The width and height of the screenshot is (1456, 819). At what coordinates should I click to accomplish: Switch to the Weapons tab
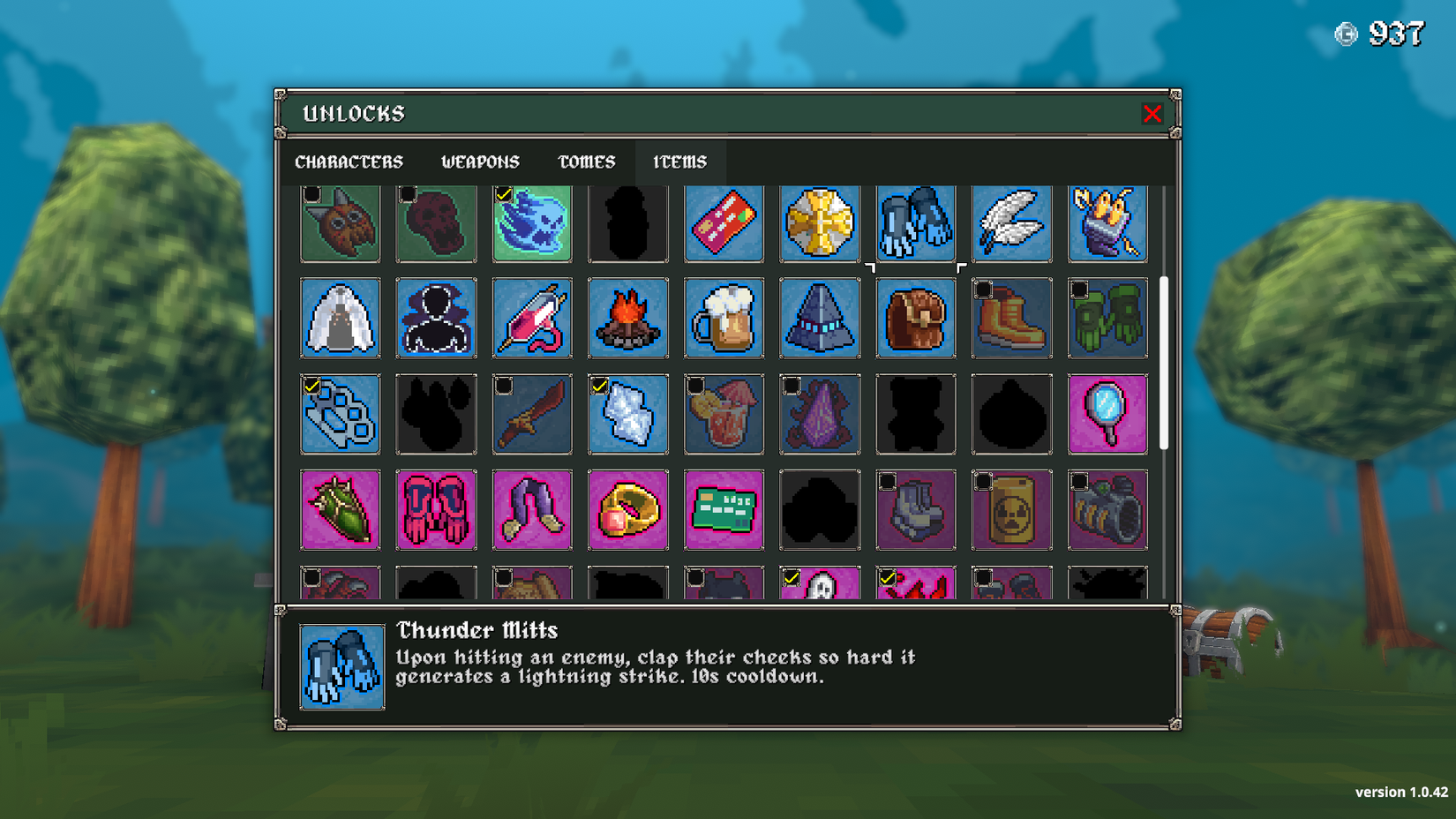480,162
